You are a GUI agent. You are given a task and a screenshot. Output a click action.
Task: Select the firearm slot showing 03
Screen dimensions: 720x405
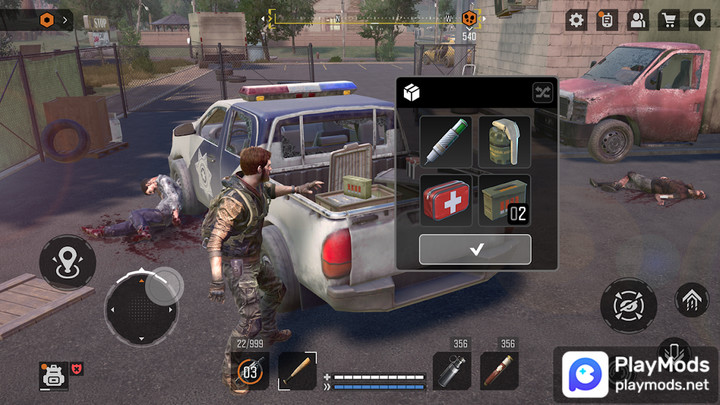(250, 372)
